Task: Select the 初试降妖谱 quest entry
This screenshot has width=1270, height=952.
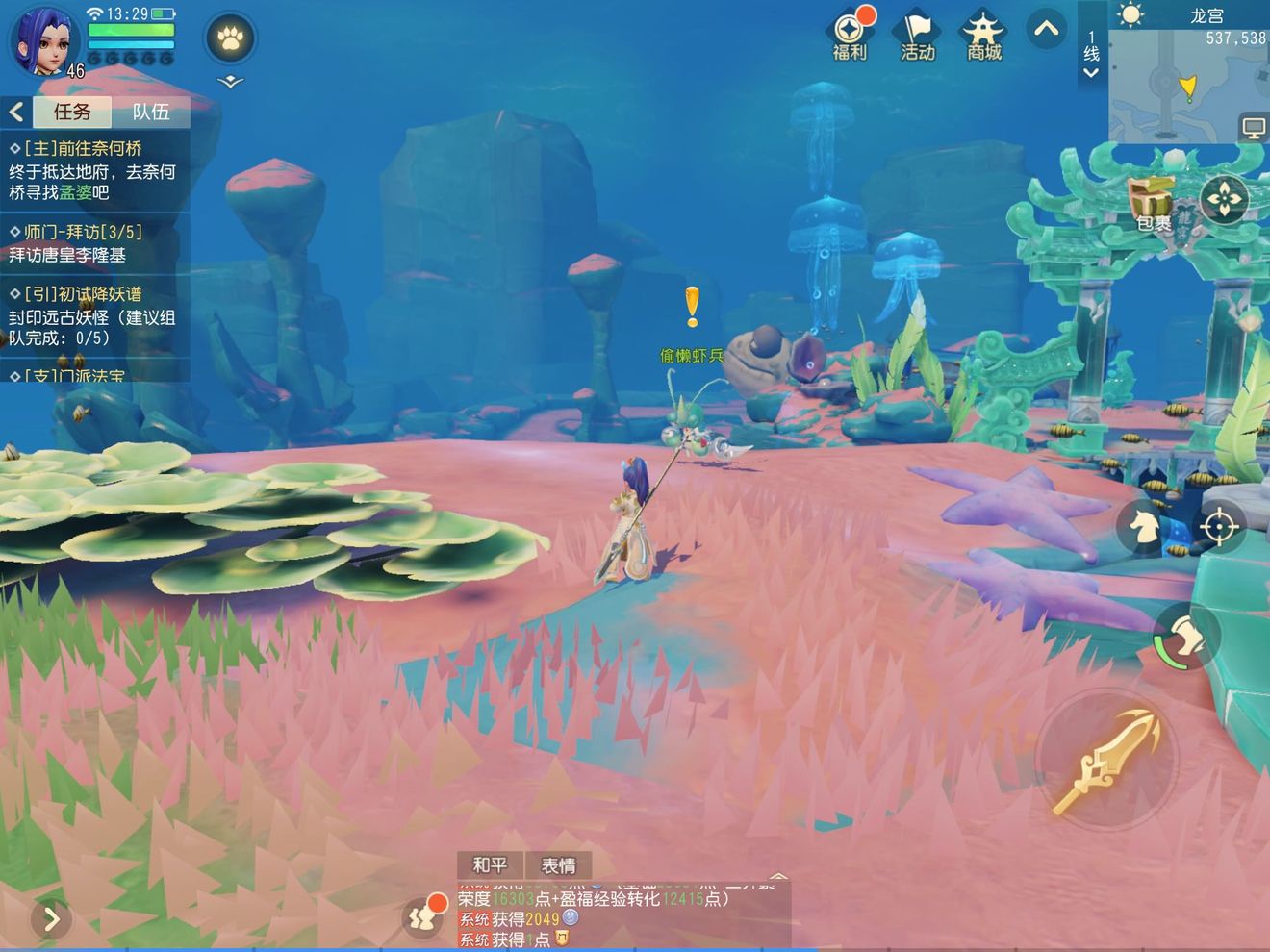Action: pos(93,315)
